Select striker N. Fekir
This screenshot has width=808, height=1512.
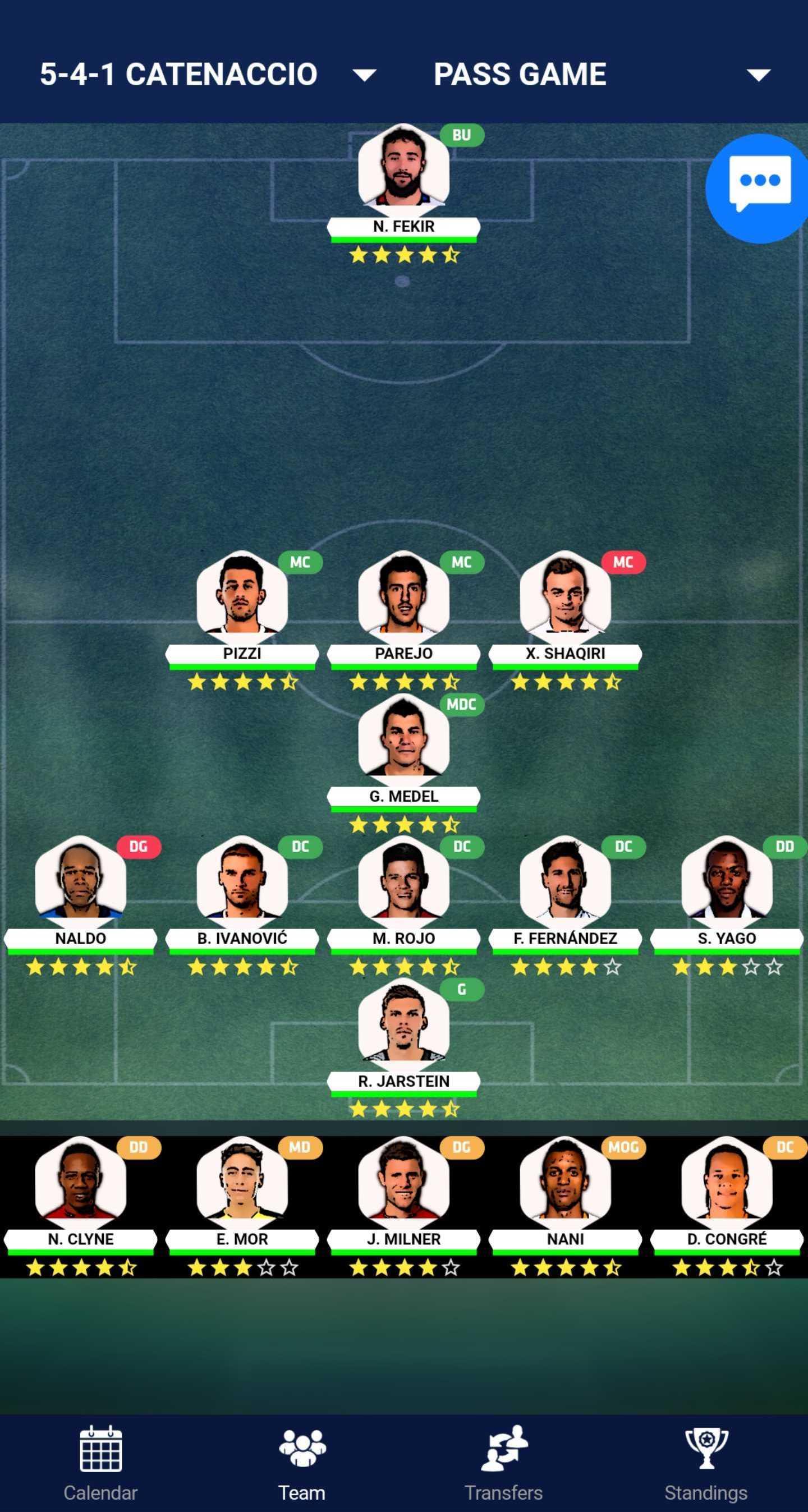tap(403, 170)
